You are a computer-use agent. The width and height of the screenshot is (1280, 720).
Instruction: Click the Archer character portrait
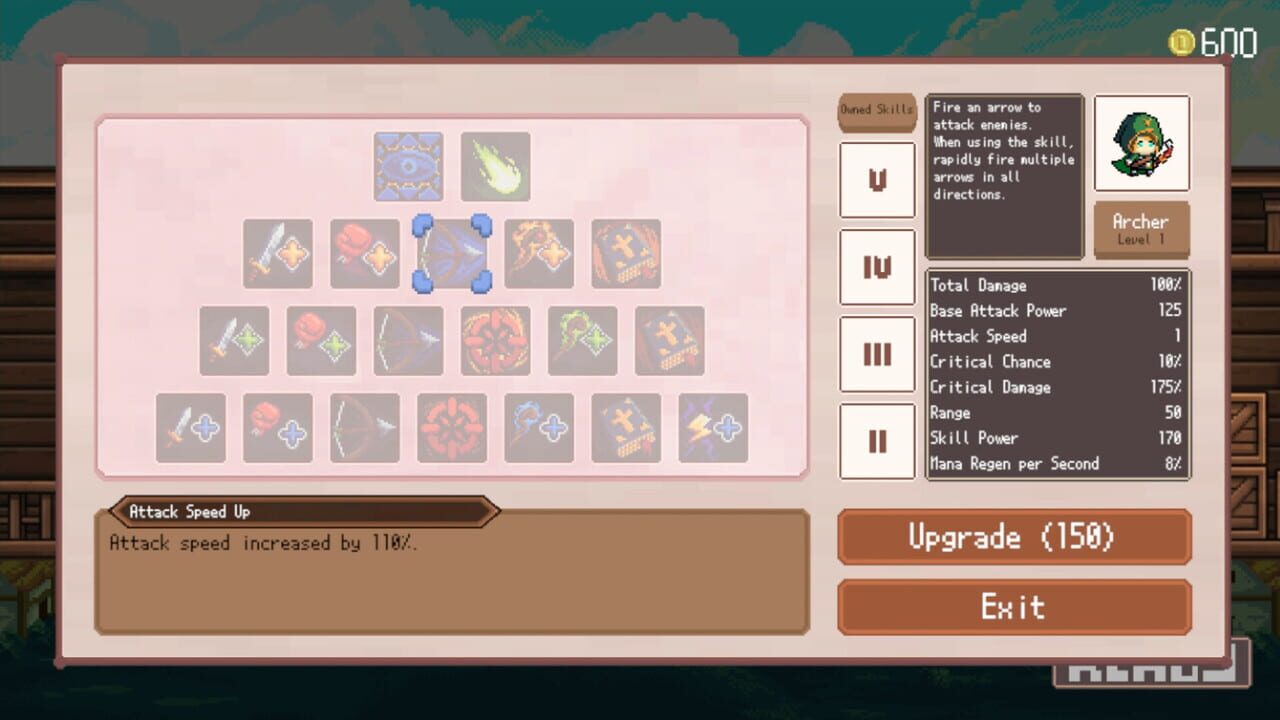pyautogui.click(x=1142, y=143)
